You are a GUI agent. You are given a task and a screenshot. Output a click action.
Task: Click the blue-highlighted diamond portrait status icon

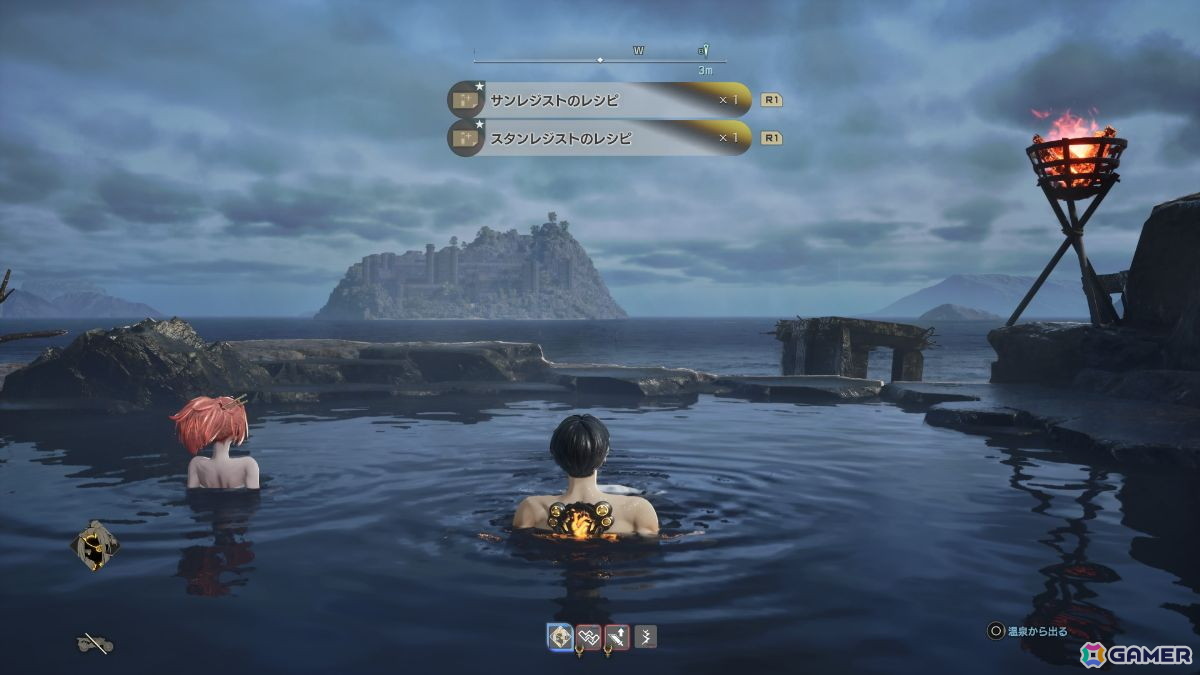560,636
